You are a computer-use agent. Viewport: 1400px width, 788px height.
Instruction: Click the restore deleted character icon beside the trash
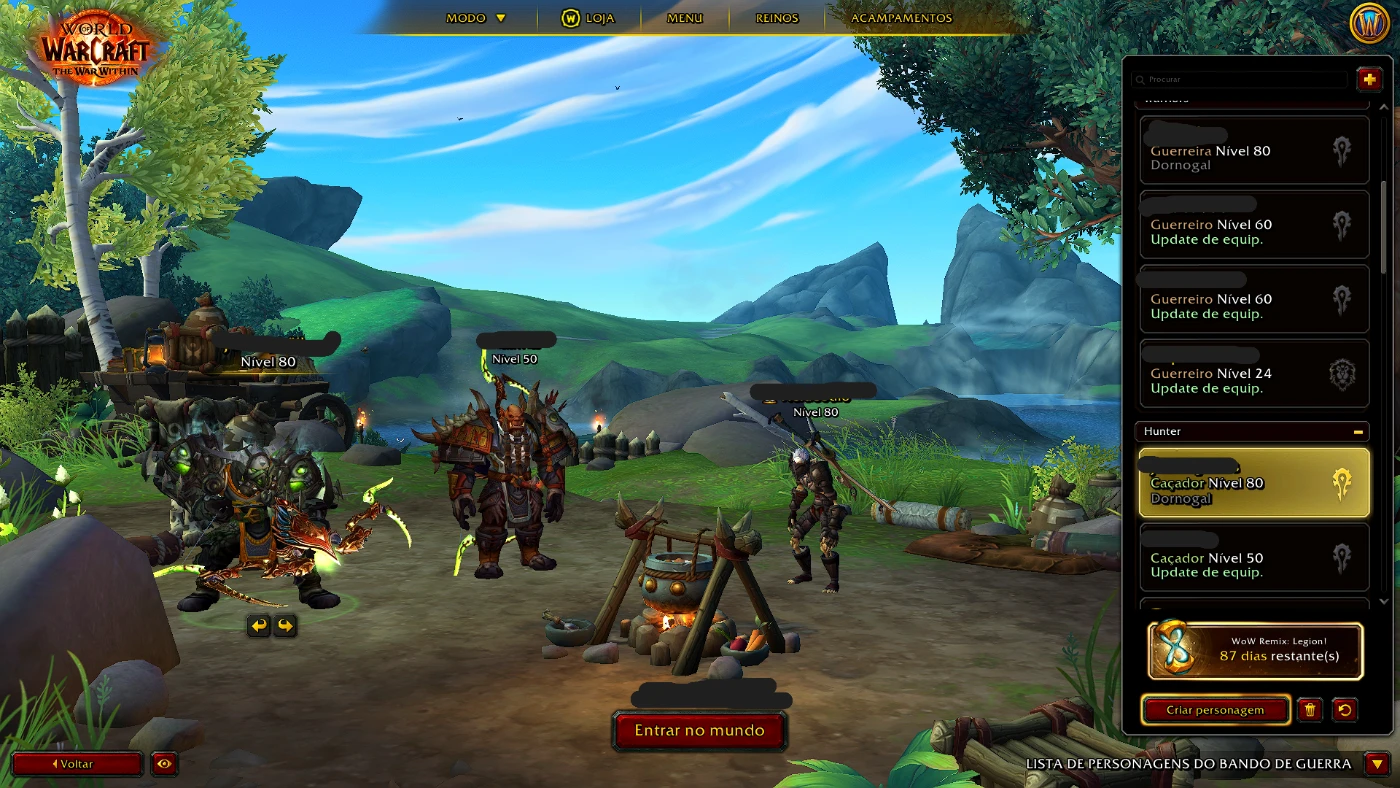[1346, 710]
